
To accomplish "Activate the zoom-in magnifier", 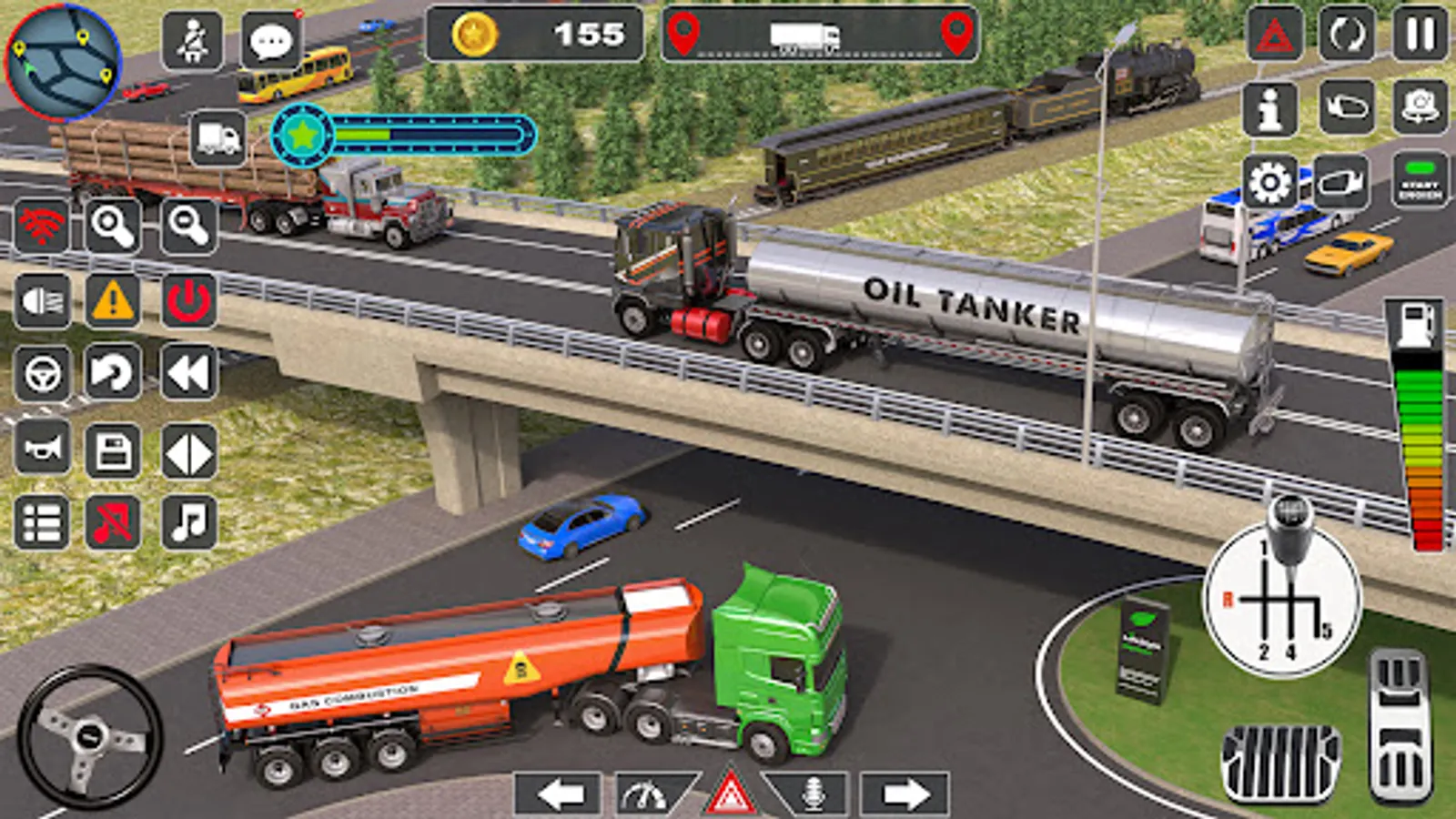I will [x=113, y=226].
